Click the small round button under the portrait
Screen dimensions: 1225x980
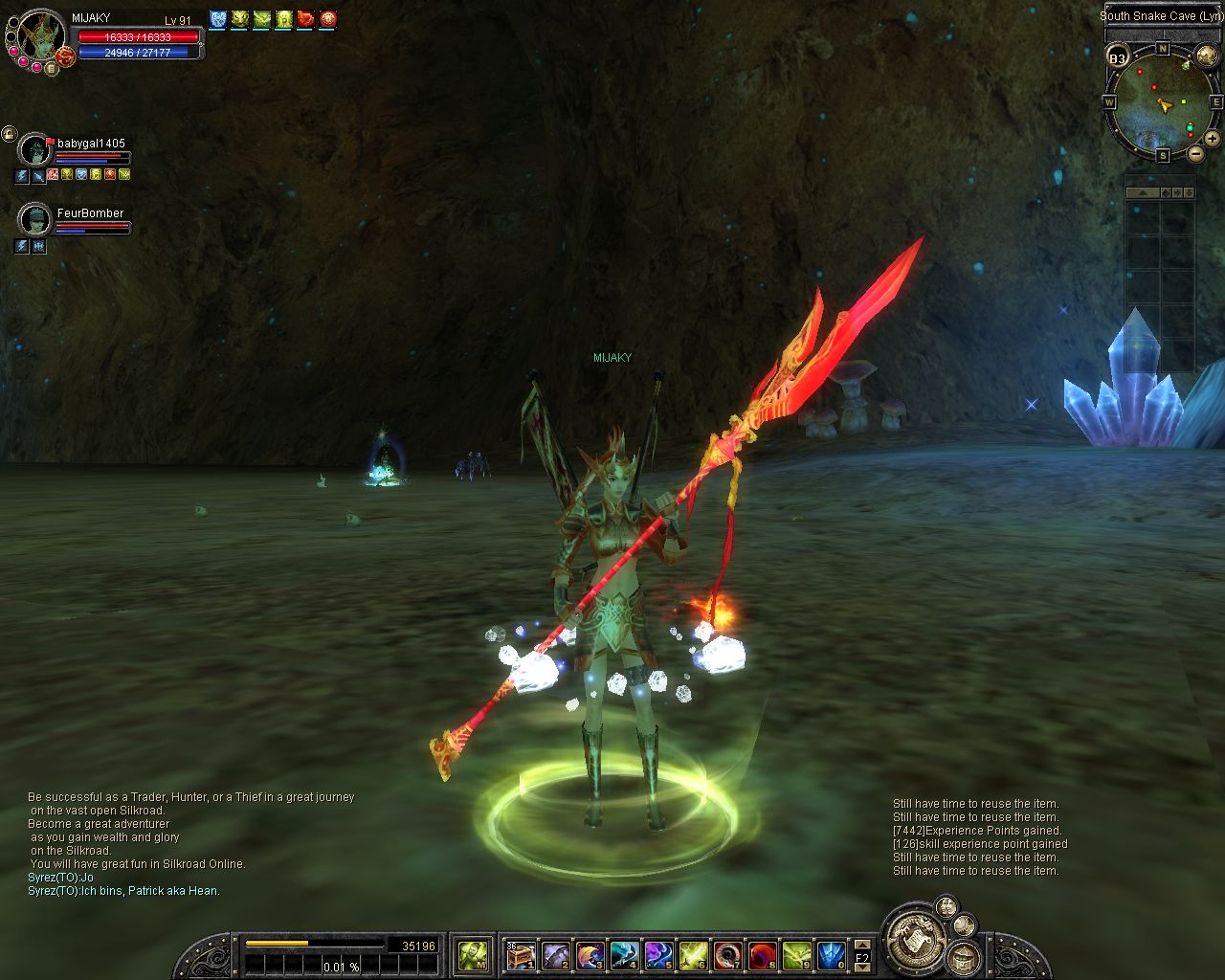(x=51, y=68)
